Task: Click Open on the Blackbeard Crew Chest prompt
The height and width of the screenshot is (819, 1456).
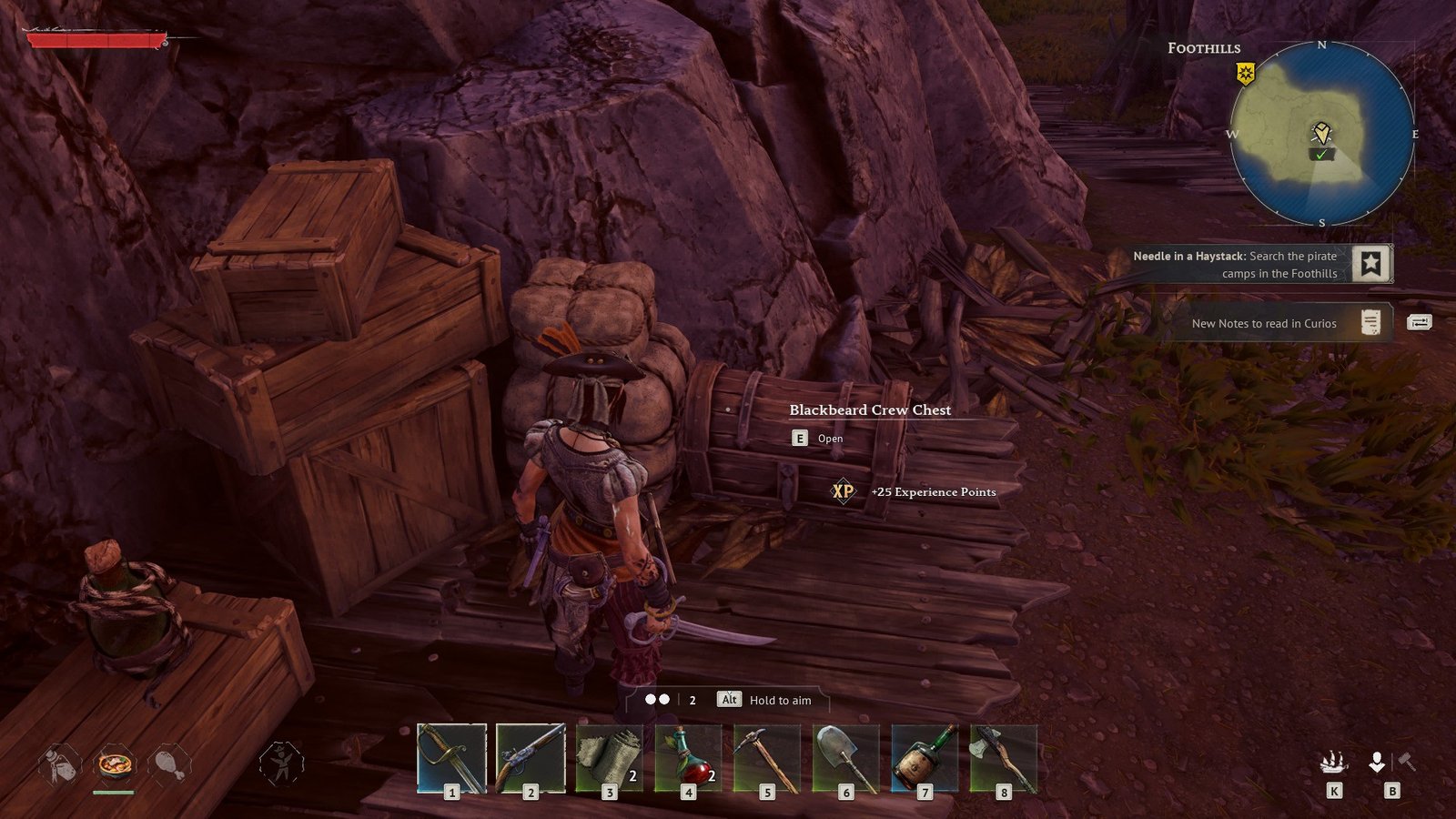Action: pyautogui.click(x=818, y=438)
